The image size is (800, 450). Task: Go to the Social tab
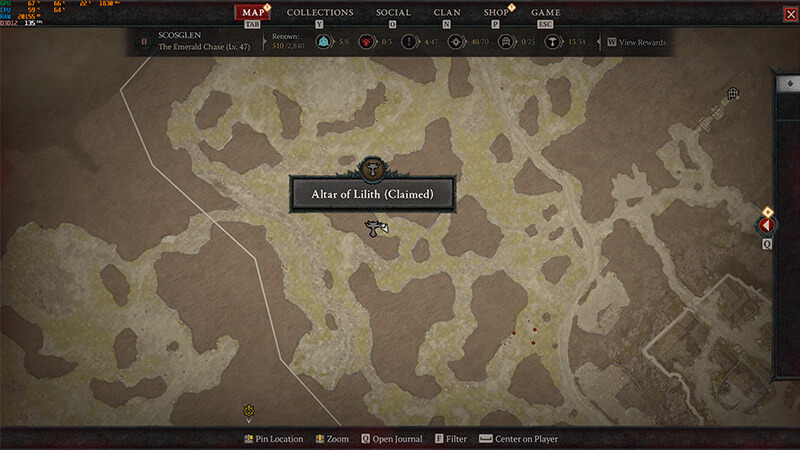(x=393, y=13)
